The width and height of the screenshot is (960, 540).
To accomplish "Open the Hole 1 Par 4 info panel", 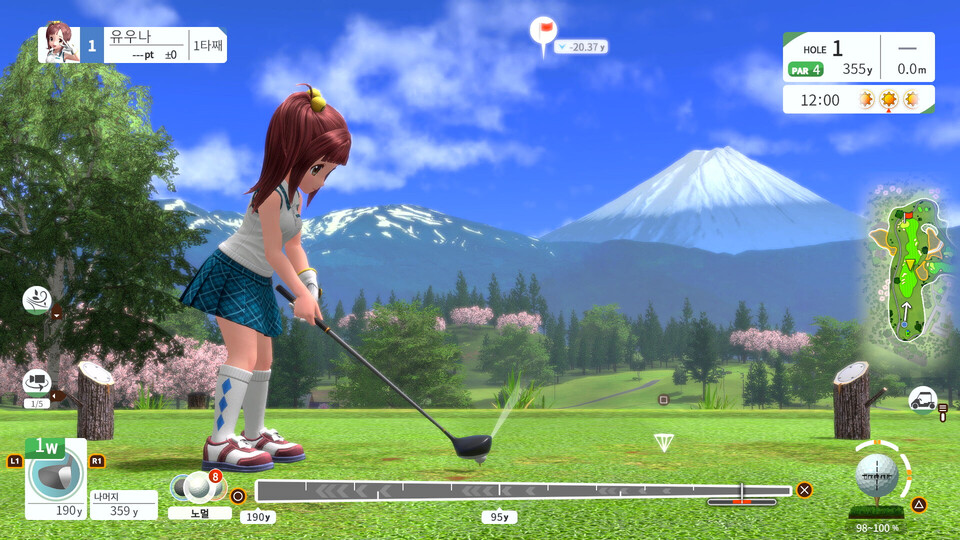I will (858, 58).
